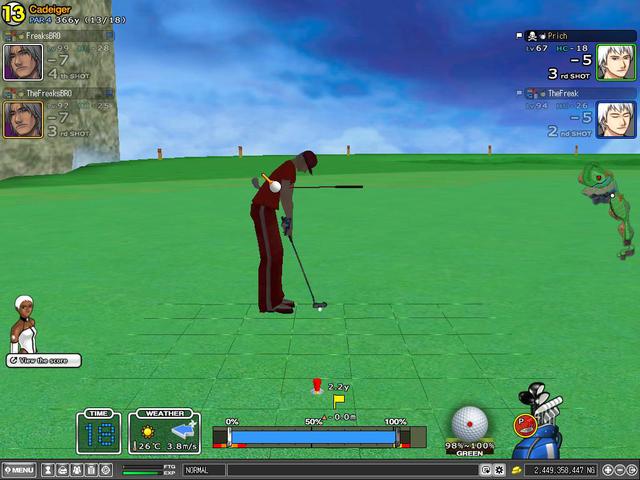640x480 pixels.
Task: Click the shot power gauge bar
Action: tap(312, 437)
